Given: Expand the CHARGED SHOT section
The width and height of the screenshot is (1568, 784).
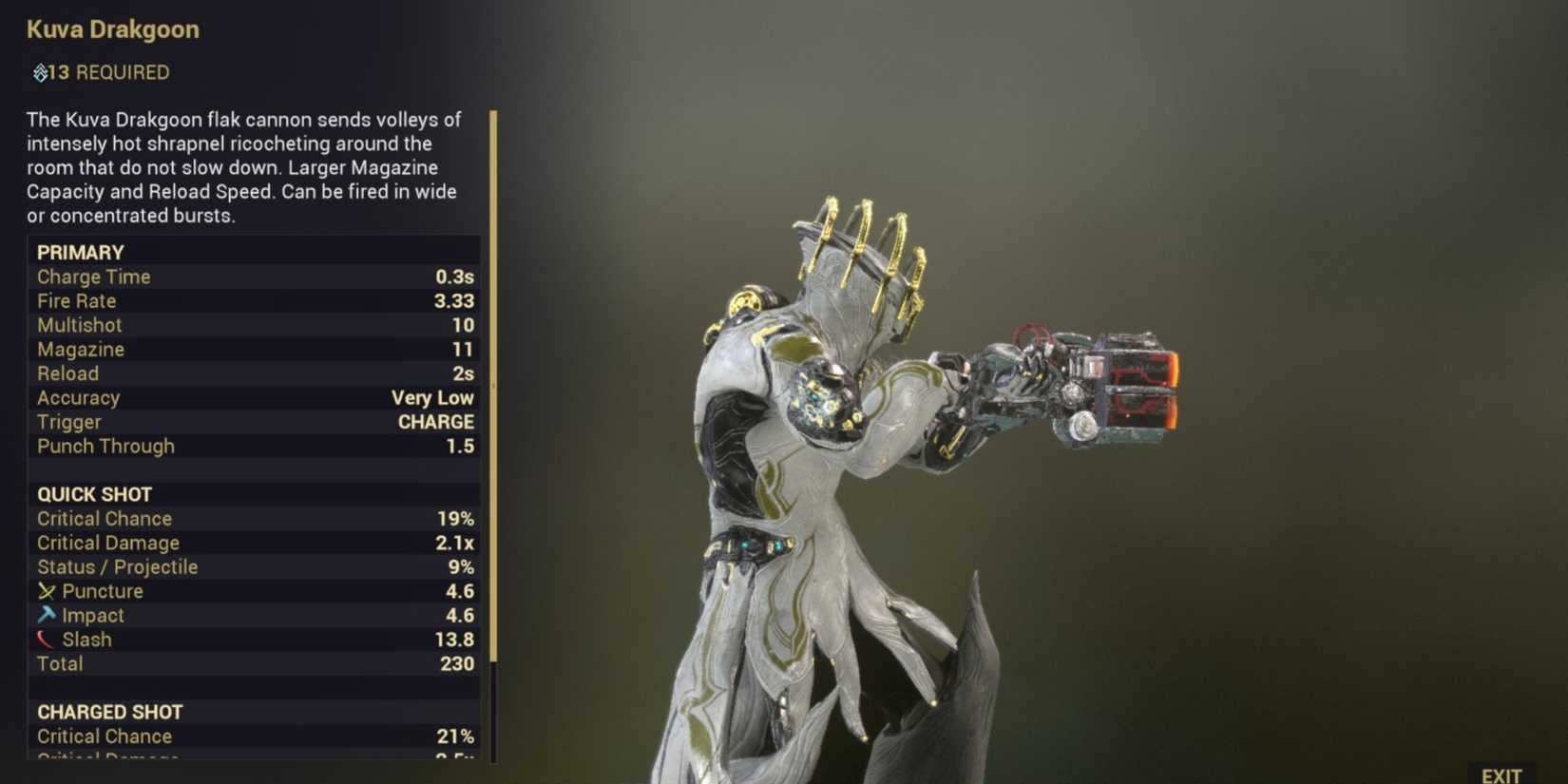Looking at the screenshot, I should click(x=110, y=711).
